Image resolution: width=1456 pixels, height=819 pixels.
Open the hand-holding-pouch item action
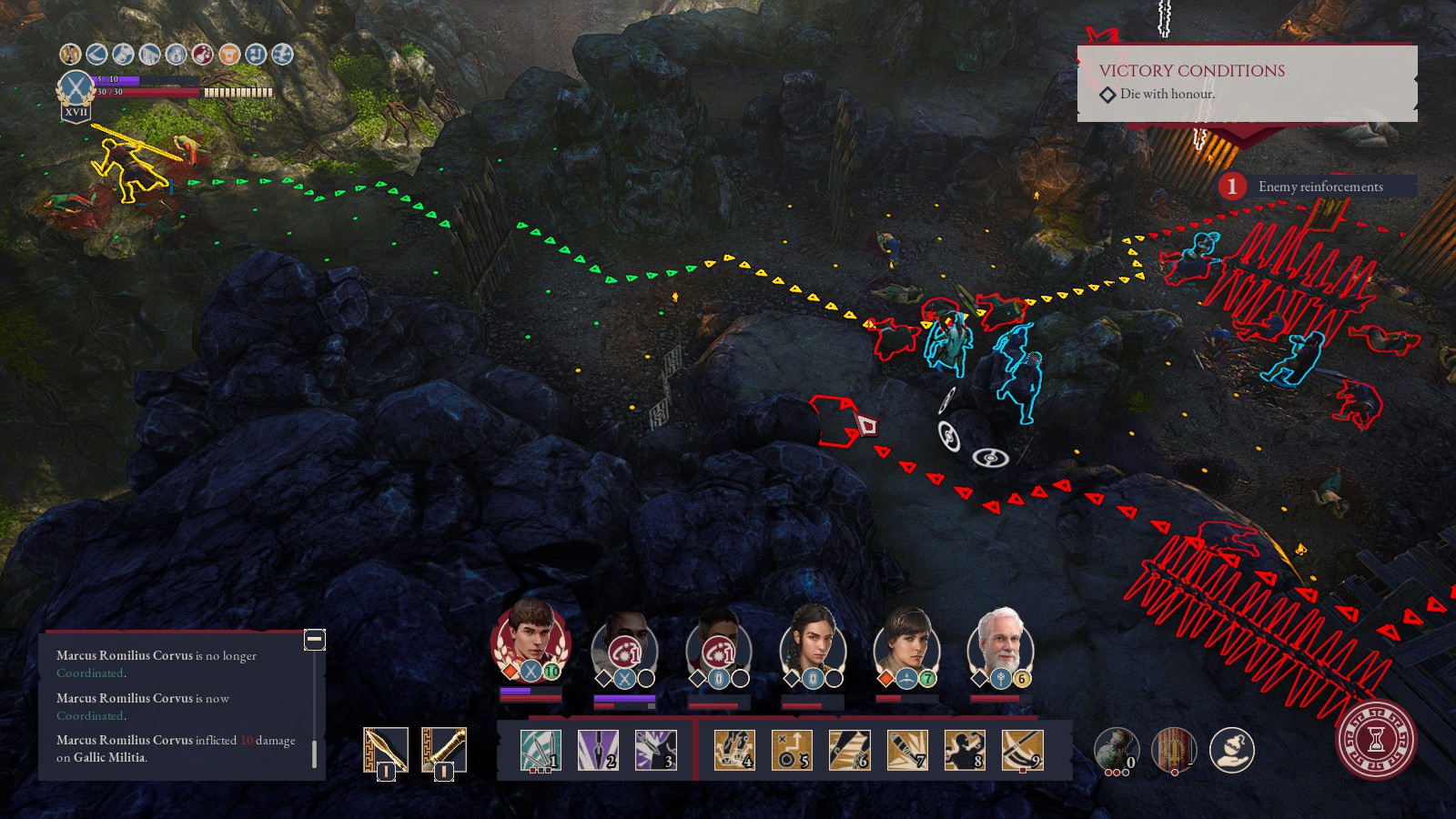[1232, 750]
